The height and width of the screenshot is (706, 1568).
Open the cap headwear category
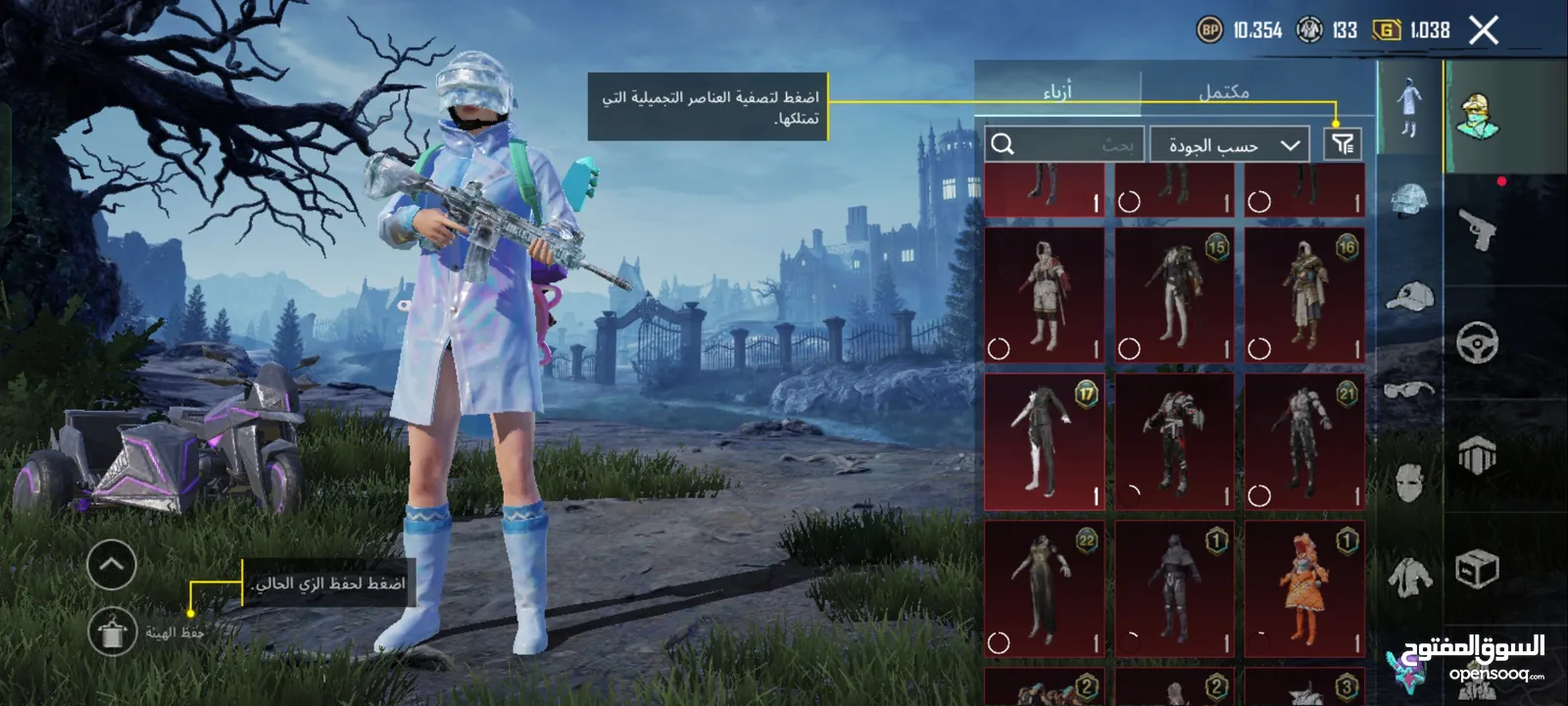click(x=1409, y=295)
